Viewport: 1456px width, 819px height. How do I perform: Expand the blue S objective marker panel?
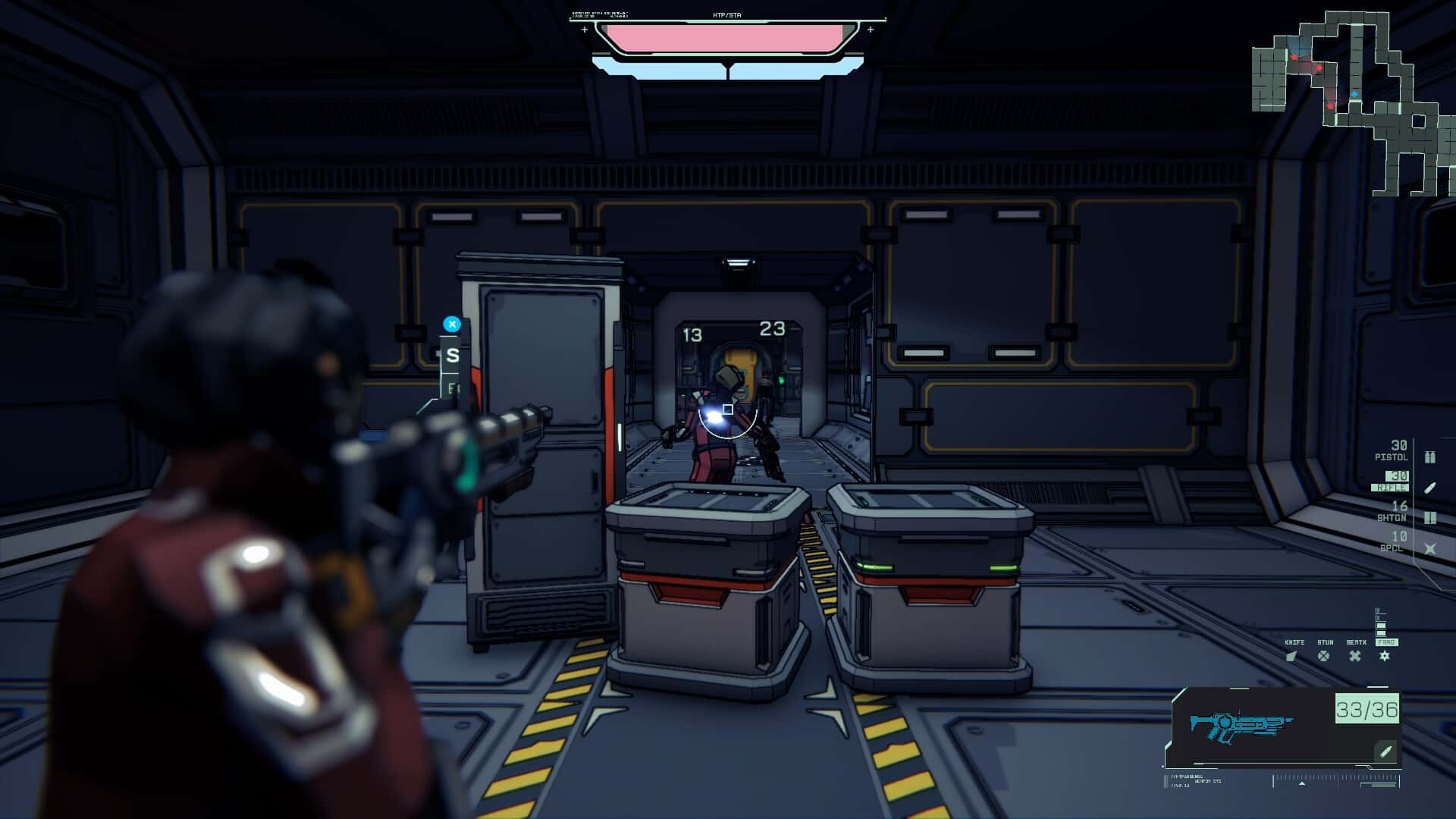click(453, 323)
